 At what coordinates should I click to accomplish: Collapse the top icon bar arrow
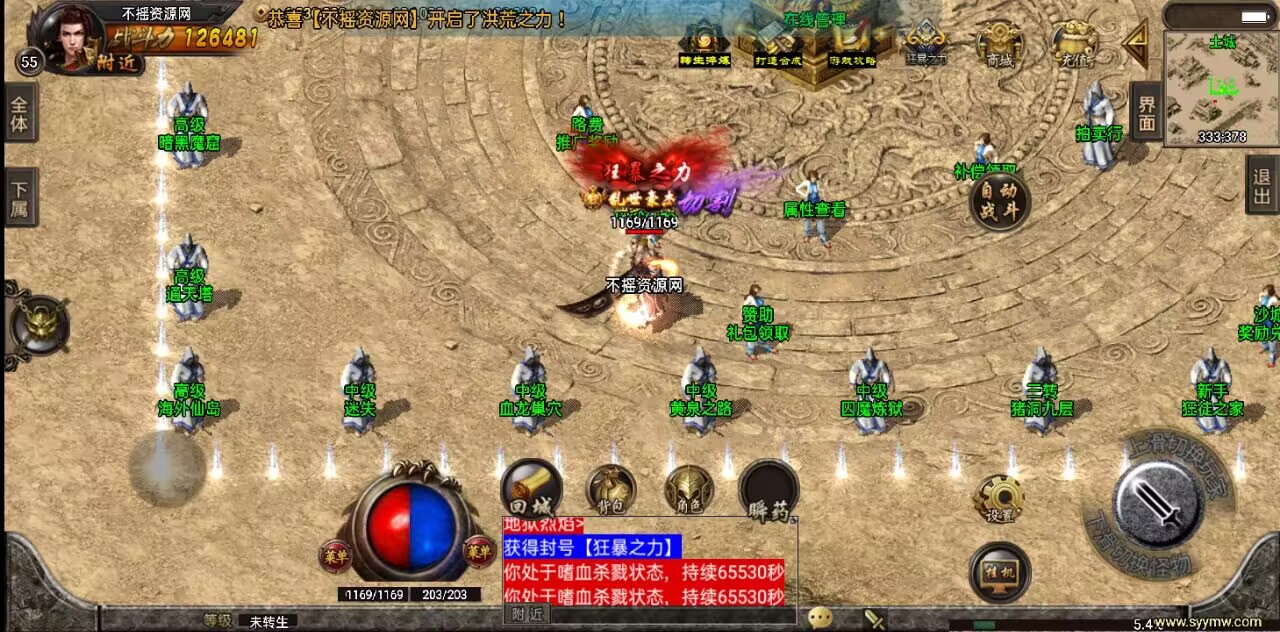pyautogui.click(x=1136, y=42)
